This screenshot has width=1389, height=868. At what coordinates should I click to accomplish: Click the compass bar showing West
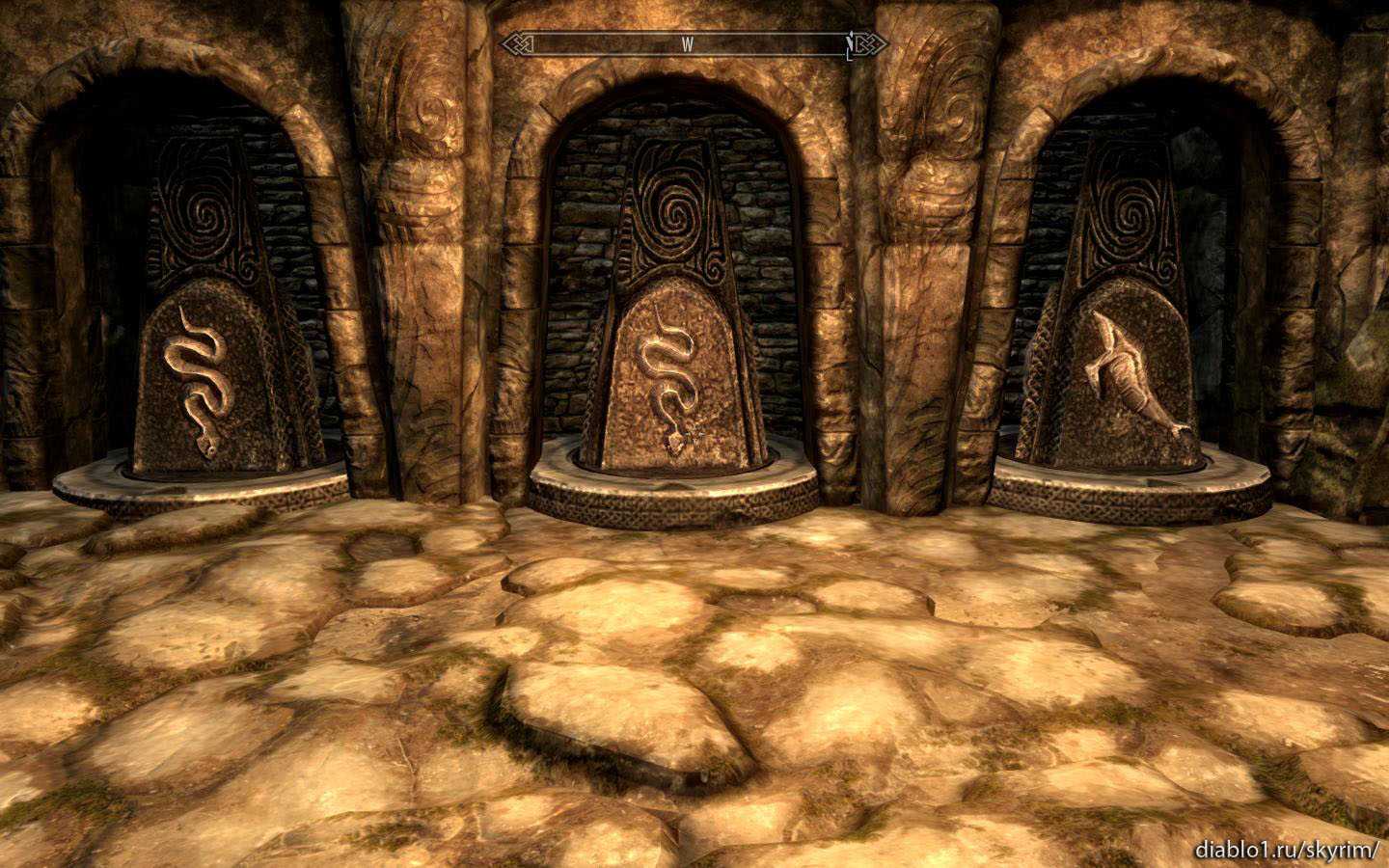[x=687, y=44]
